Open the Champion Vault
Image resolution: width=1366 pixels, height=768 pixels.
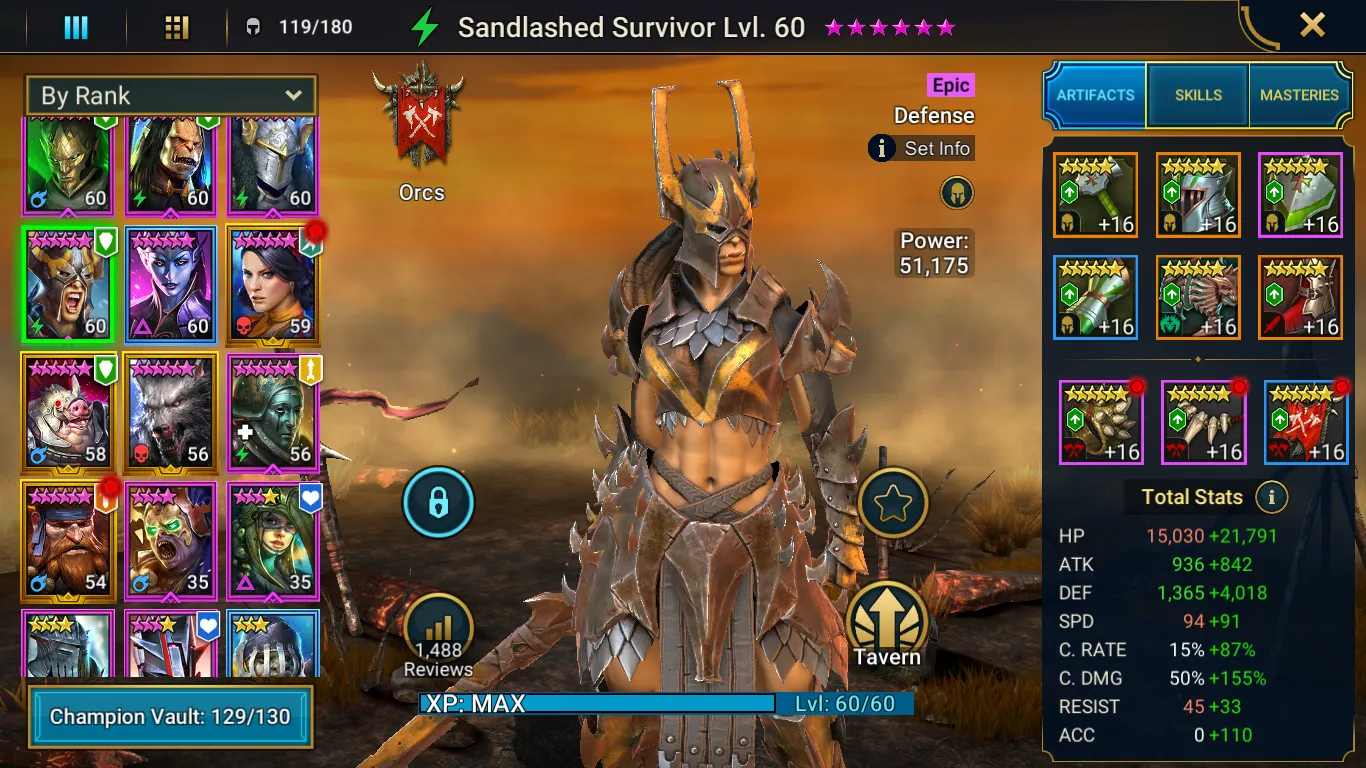coord(170,717)
